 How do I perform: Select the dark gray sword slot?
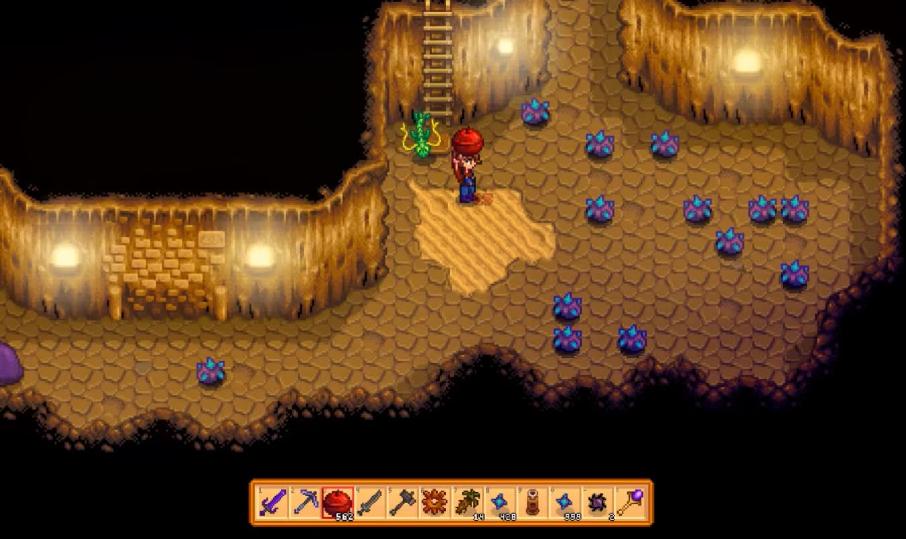click(370, 502)
